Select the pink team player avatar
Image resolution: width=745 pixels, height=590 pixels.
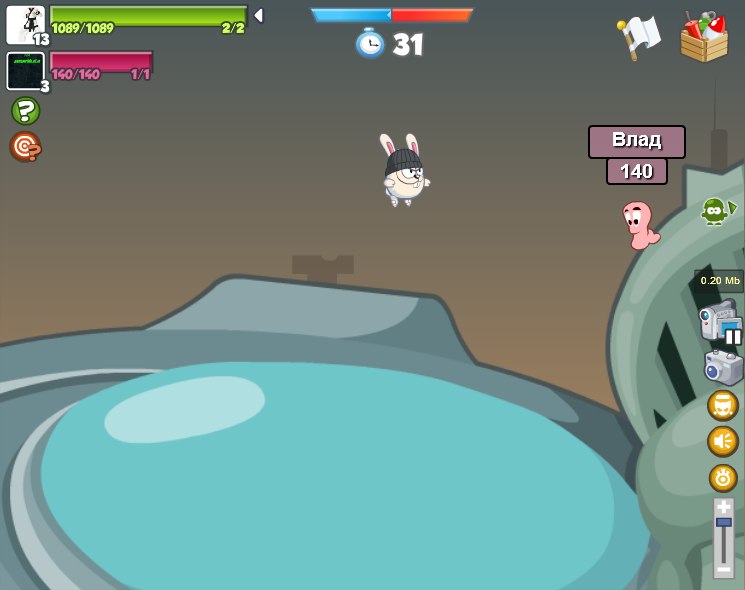coord(25,70)
